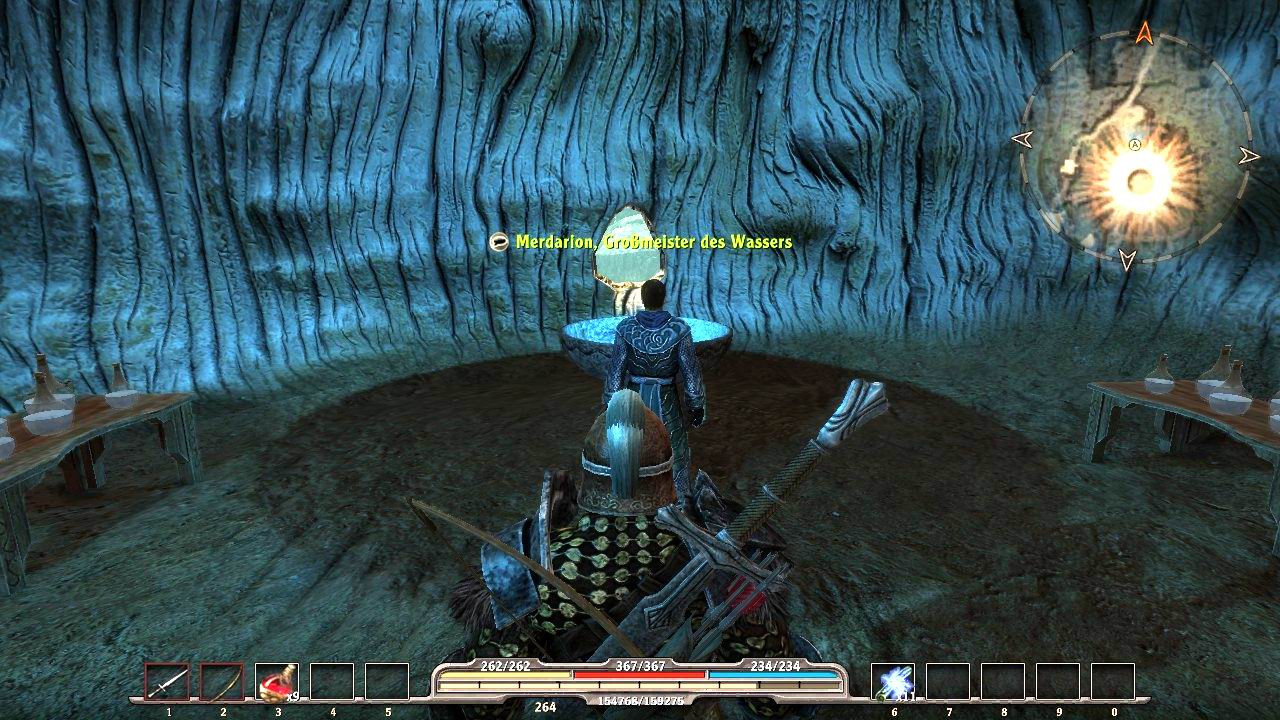Screen dimensions: 1280x720
Task: Select the bow in hotbar slot 2
Action: coord(222,681)
